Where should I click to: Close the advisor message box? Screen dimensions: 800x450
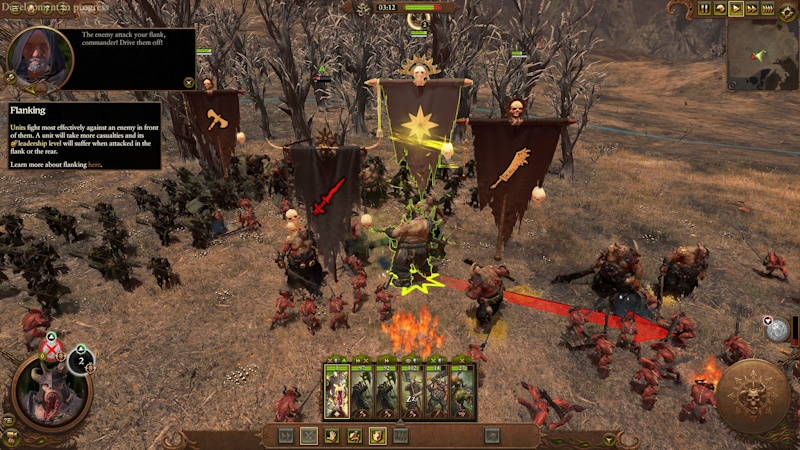[189, 82]
